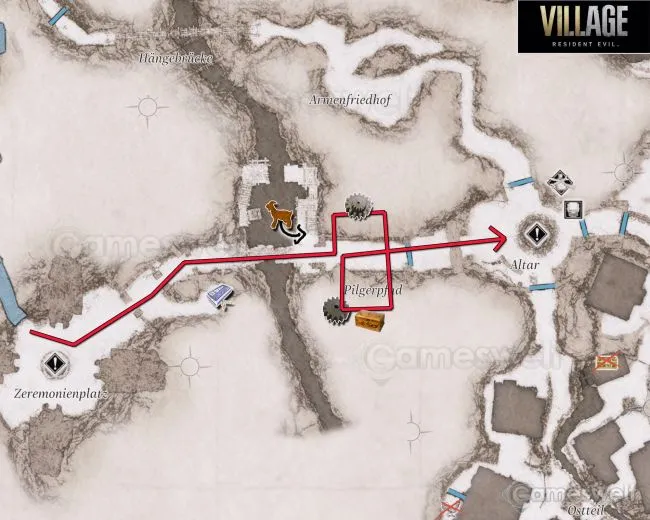This screenshot has width=650, height=520.
Task: Select the wooden treasure chest marker
Action: tap(369, 320)
